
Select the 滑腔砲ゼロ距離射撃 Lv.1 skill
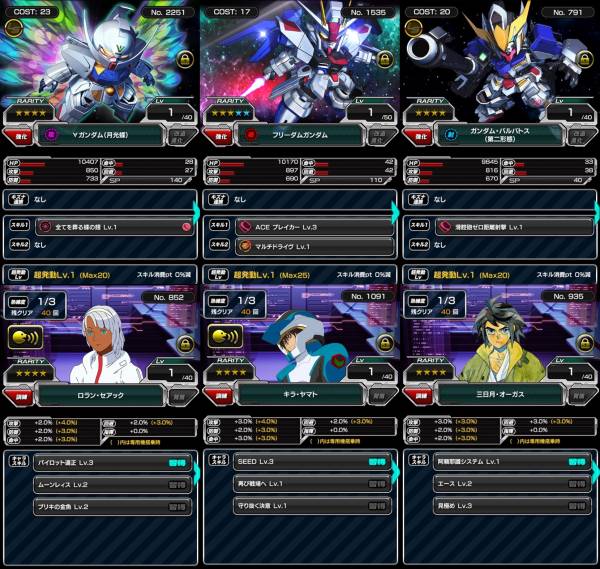500,227
